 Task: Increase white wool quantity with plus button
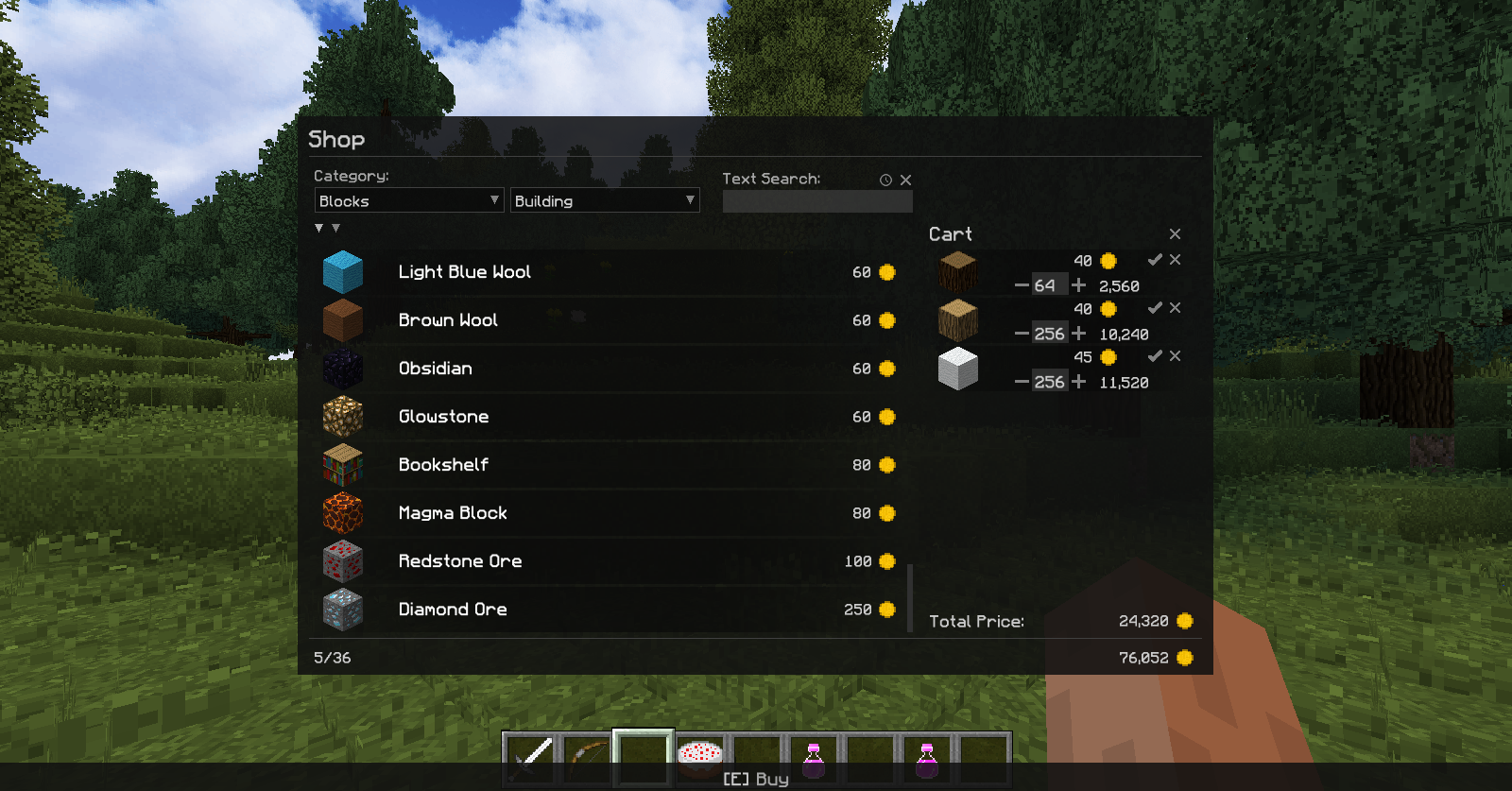[1078, 381]
